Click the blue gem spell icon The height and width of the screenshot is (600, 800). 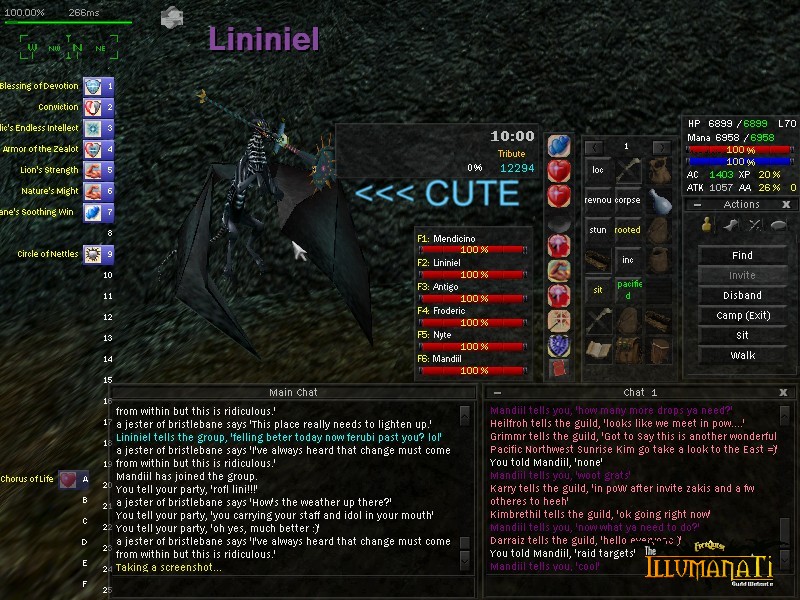(559, 146)
